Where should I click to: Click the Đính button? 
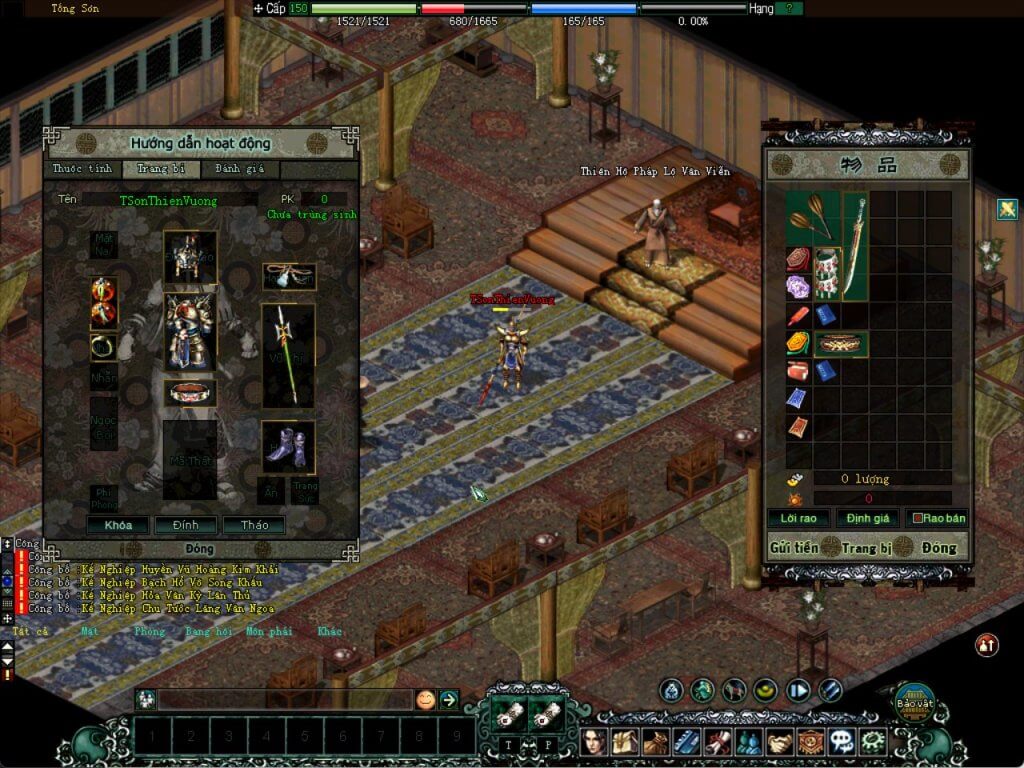click(185, 525)
